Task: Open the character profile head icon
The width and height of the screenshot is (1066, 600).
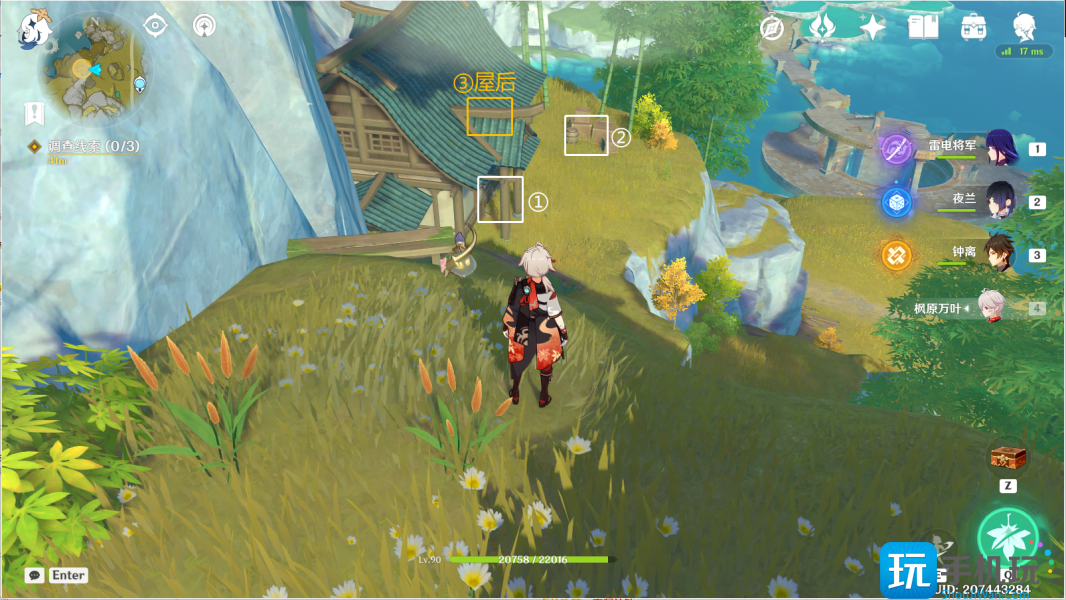Action: pyautogui.click(x=1024, y=27)
